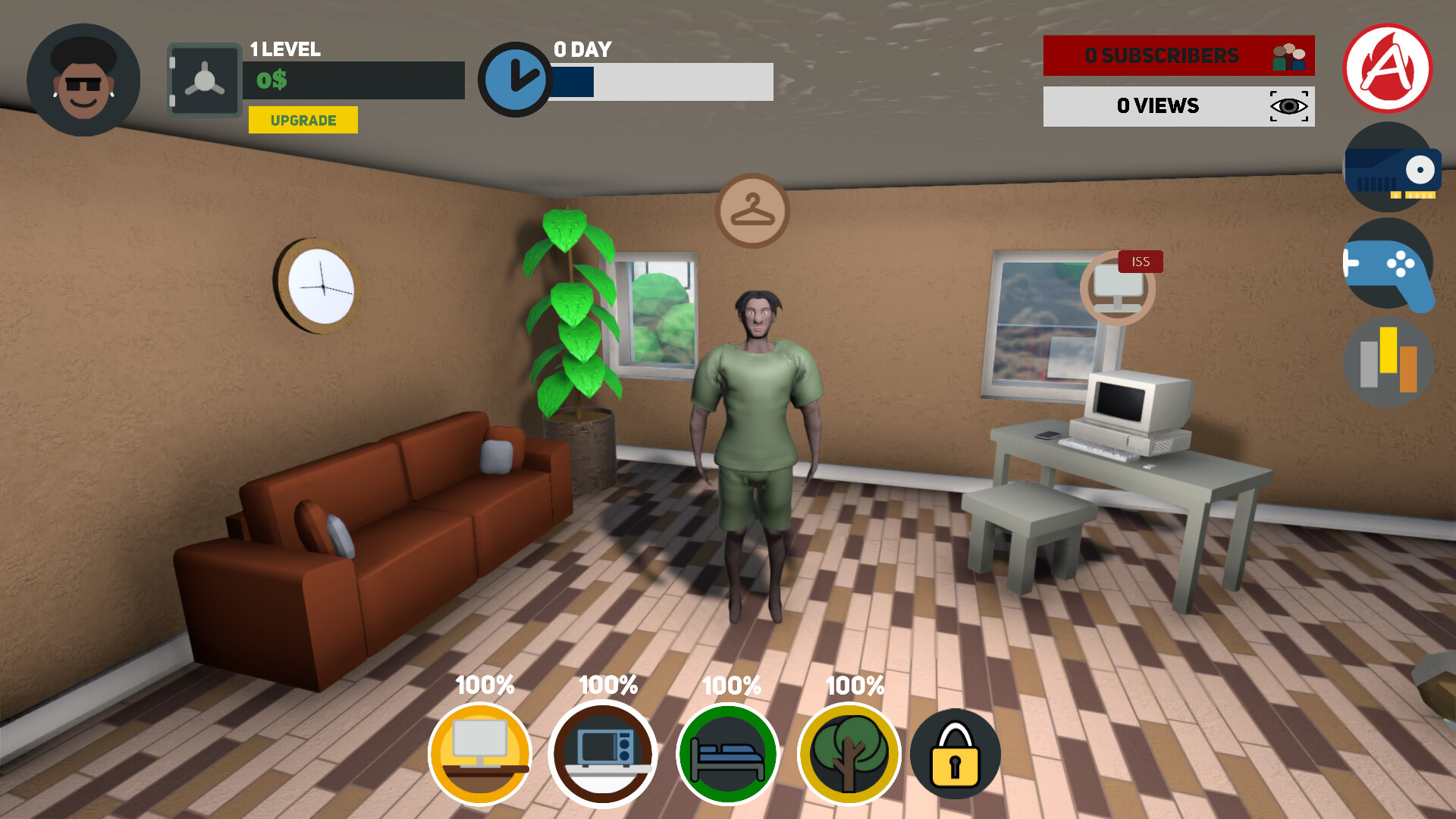The width and height of the screenshot is (1456, 819).
Task: Open the views counter panel
Action: point(1178,106)
